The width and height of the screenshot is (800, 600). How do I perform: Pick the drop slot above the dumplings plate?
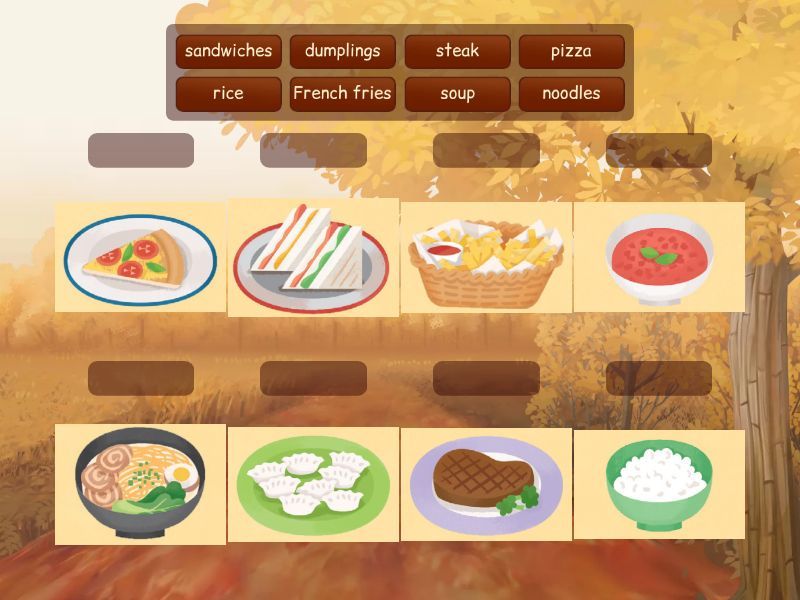click(313, 378)
